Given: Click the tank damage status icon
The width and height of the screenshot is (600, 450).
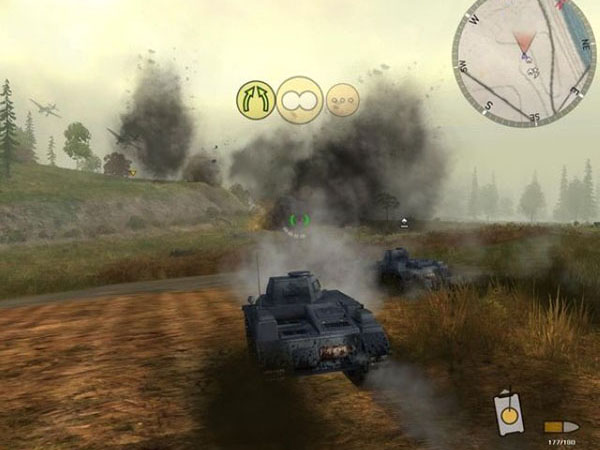Looking at the screenshot, I should coord(508,415).
